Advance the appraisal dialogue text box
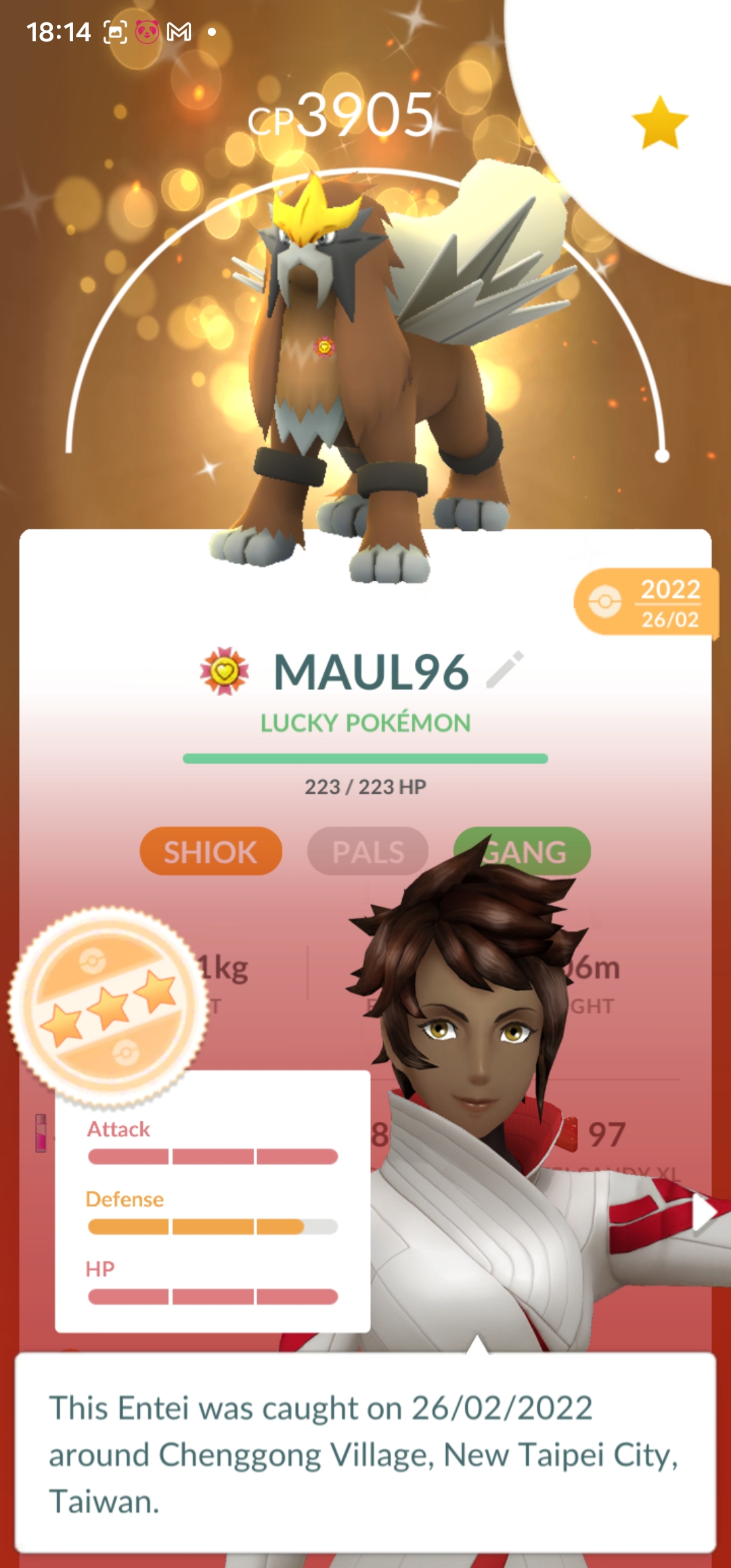Screen dimensions: 731x1568 pyautogui.click(x=365, y=1453)
